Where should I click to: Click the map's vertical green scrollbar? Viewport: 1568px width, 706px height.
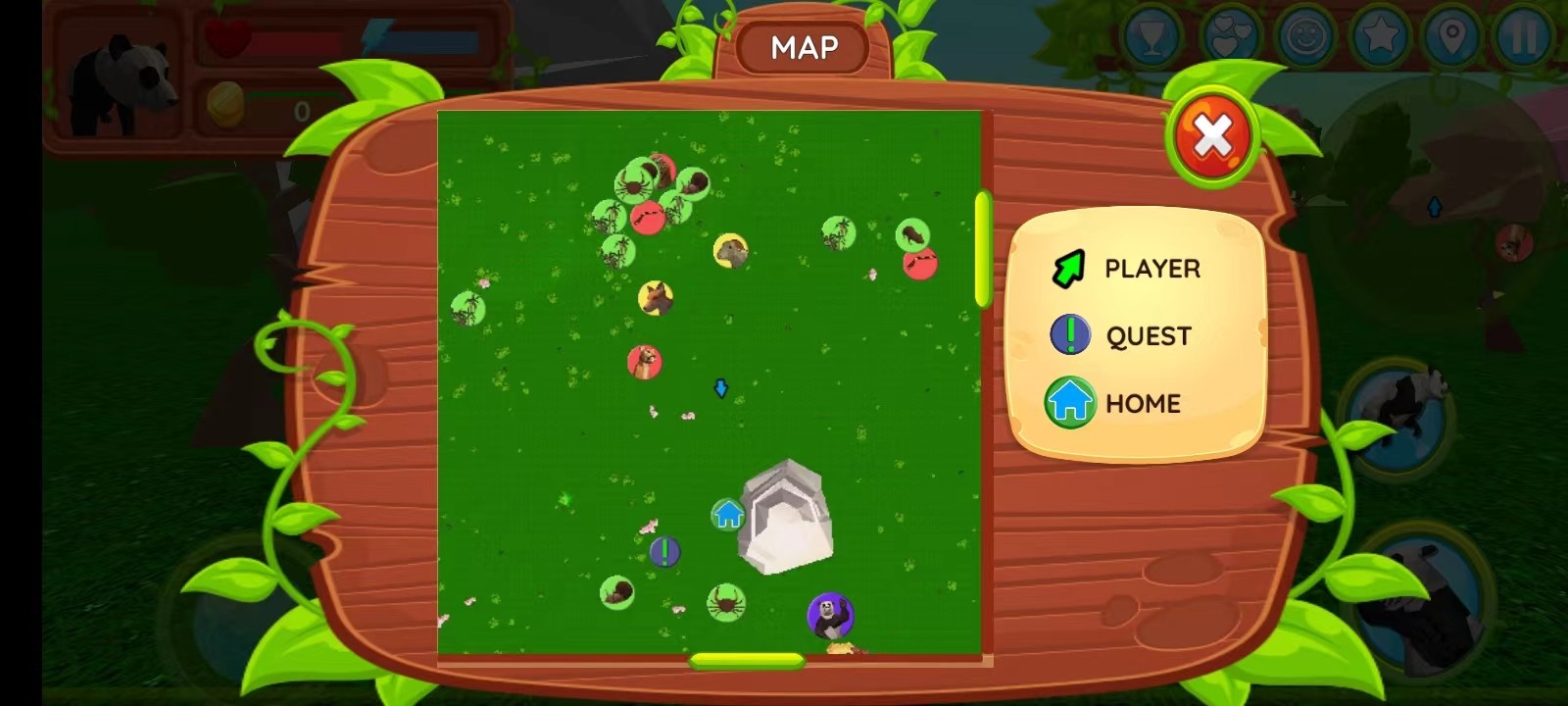point(983,249)
